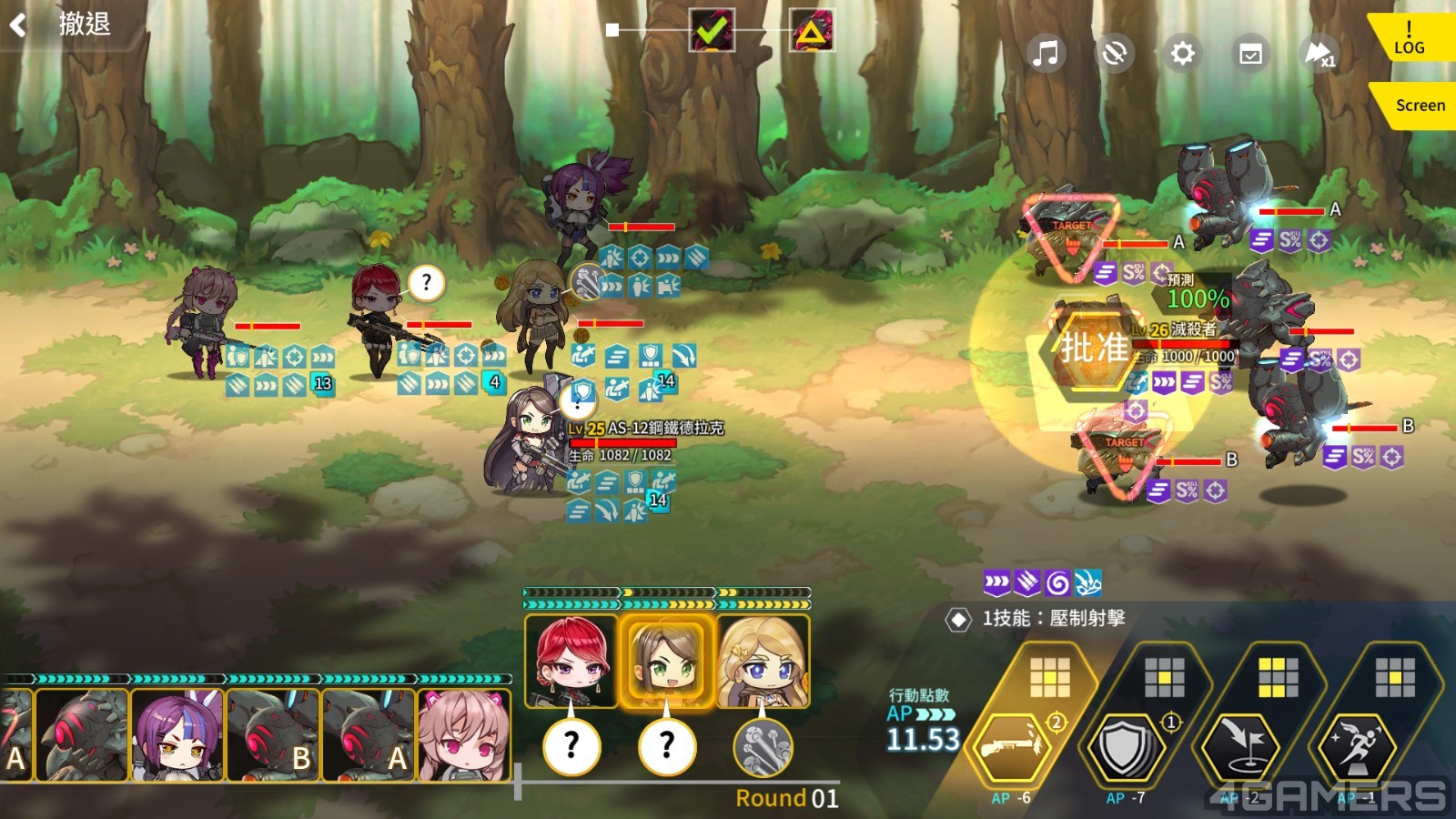Open the battle LOG
This screenshot has height=819, width=1456.
1409,38
